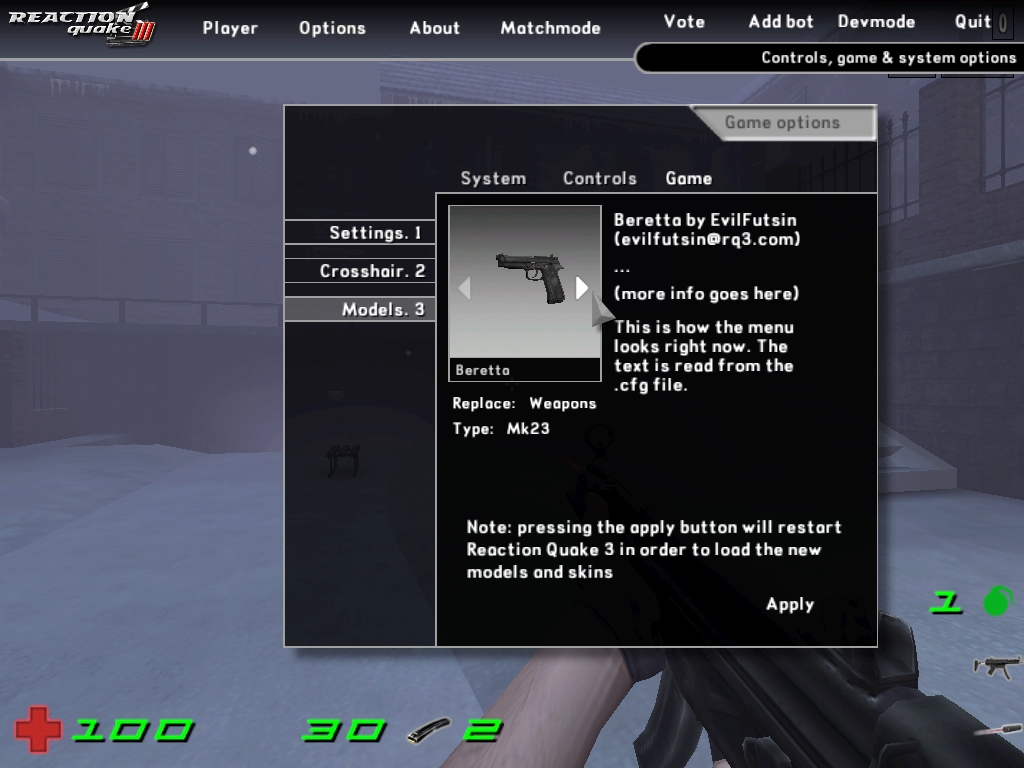
Task: Switch to the Controls tab
Action: point(599,178)
